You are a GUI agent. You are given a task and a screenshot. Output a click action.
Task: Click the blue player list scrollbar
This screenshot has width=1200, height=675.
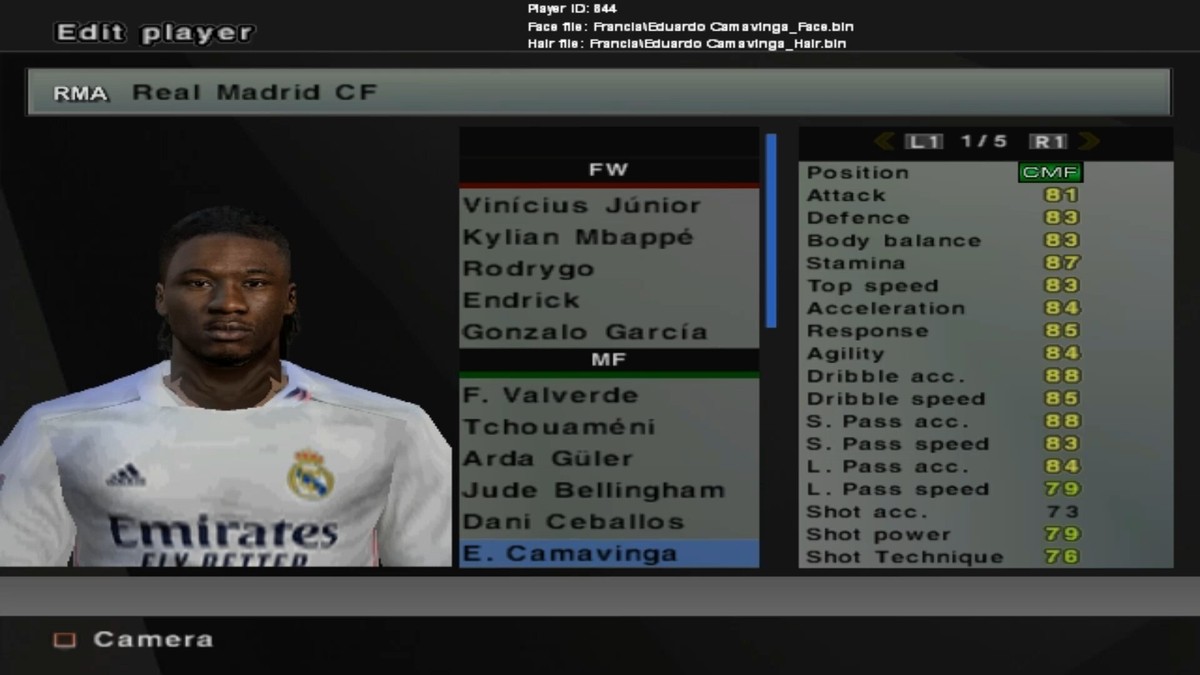(x=771, y=230)
